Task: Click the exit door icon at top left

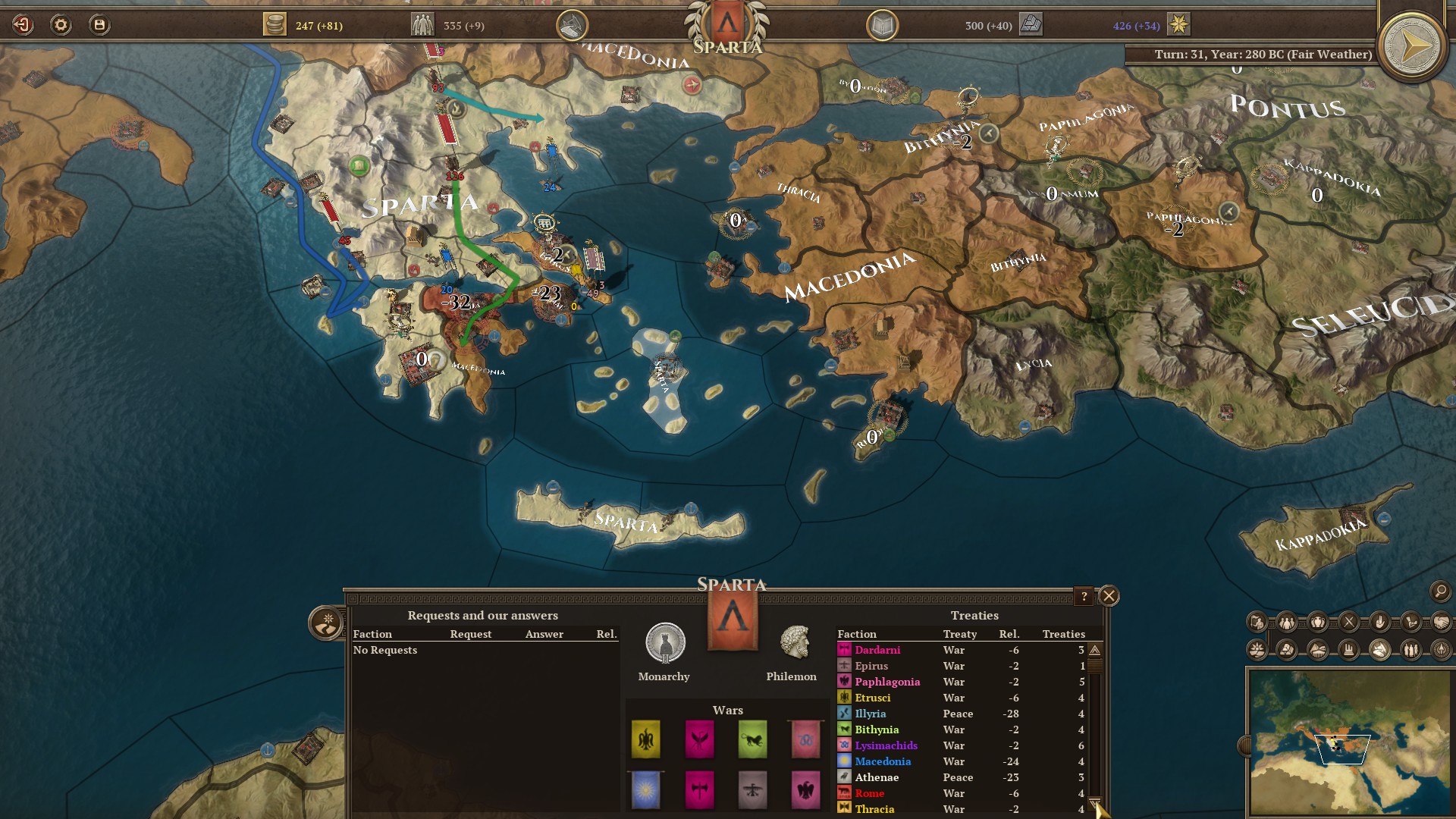Action: (22, 24)
